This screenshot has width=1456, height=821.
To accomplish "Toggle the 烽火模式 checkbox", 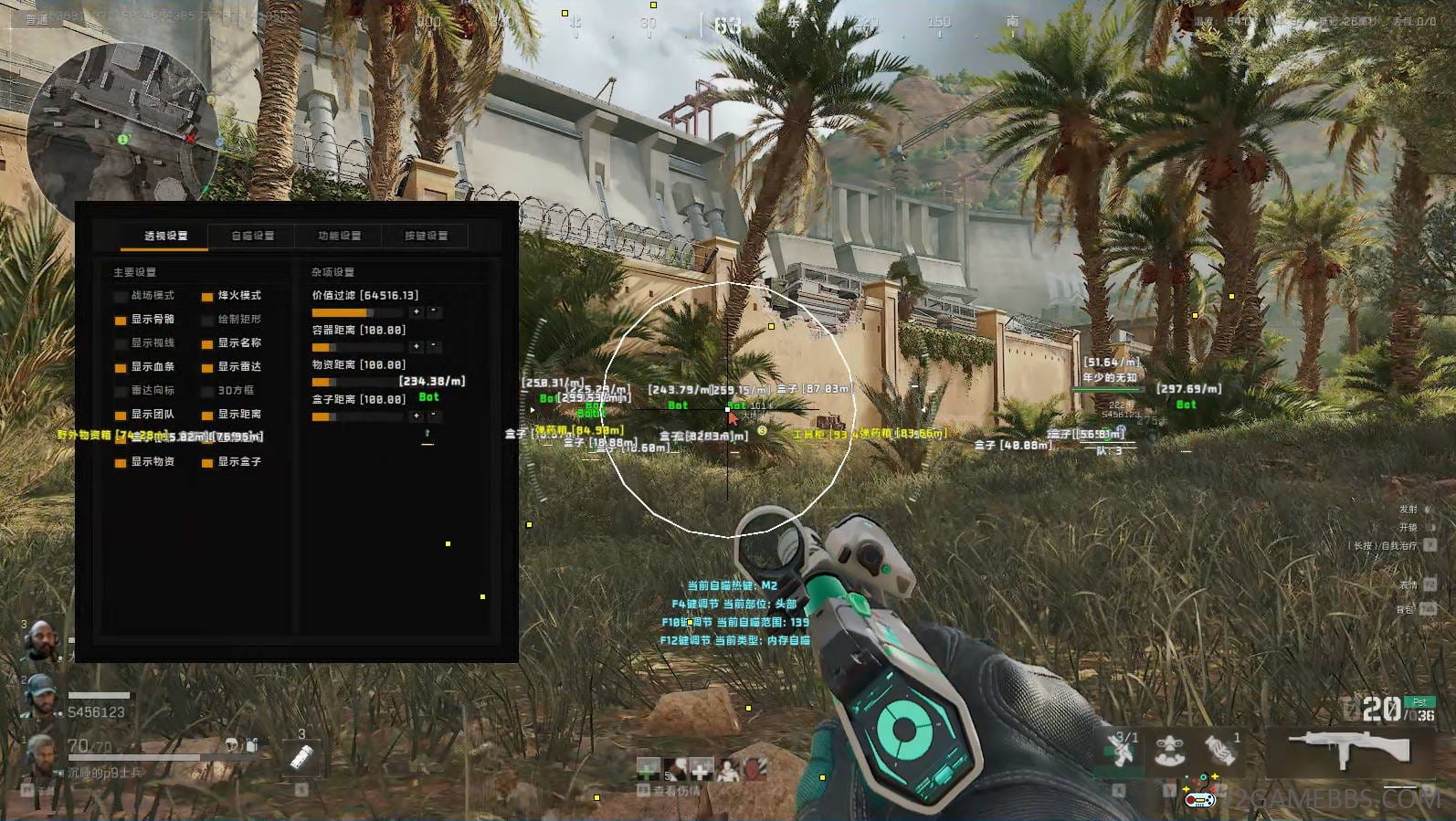I will click(207, 296).
